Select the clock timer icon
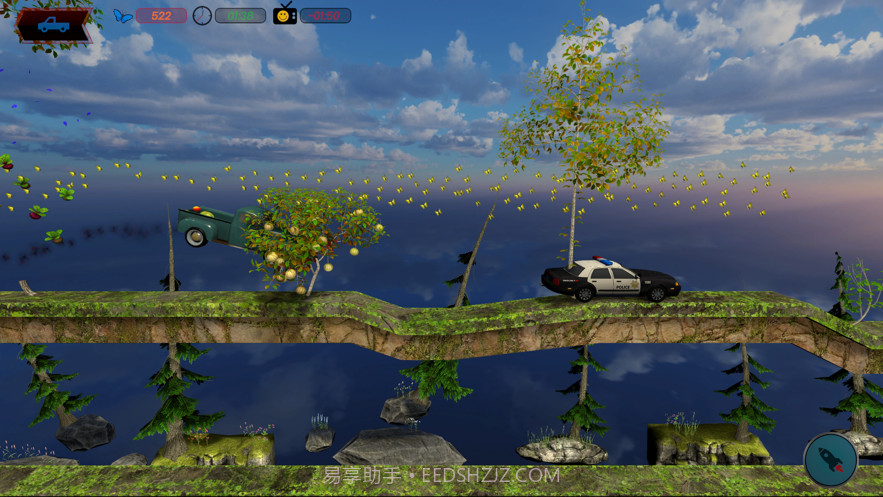Screen dimensions: 883x497 coord(202,16)
